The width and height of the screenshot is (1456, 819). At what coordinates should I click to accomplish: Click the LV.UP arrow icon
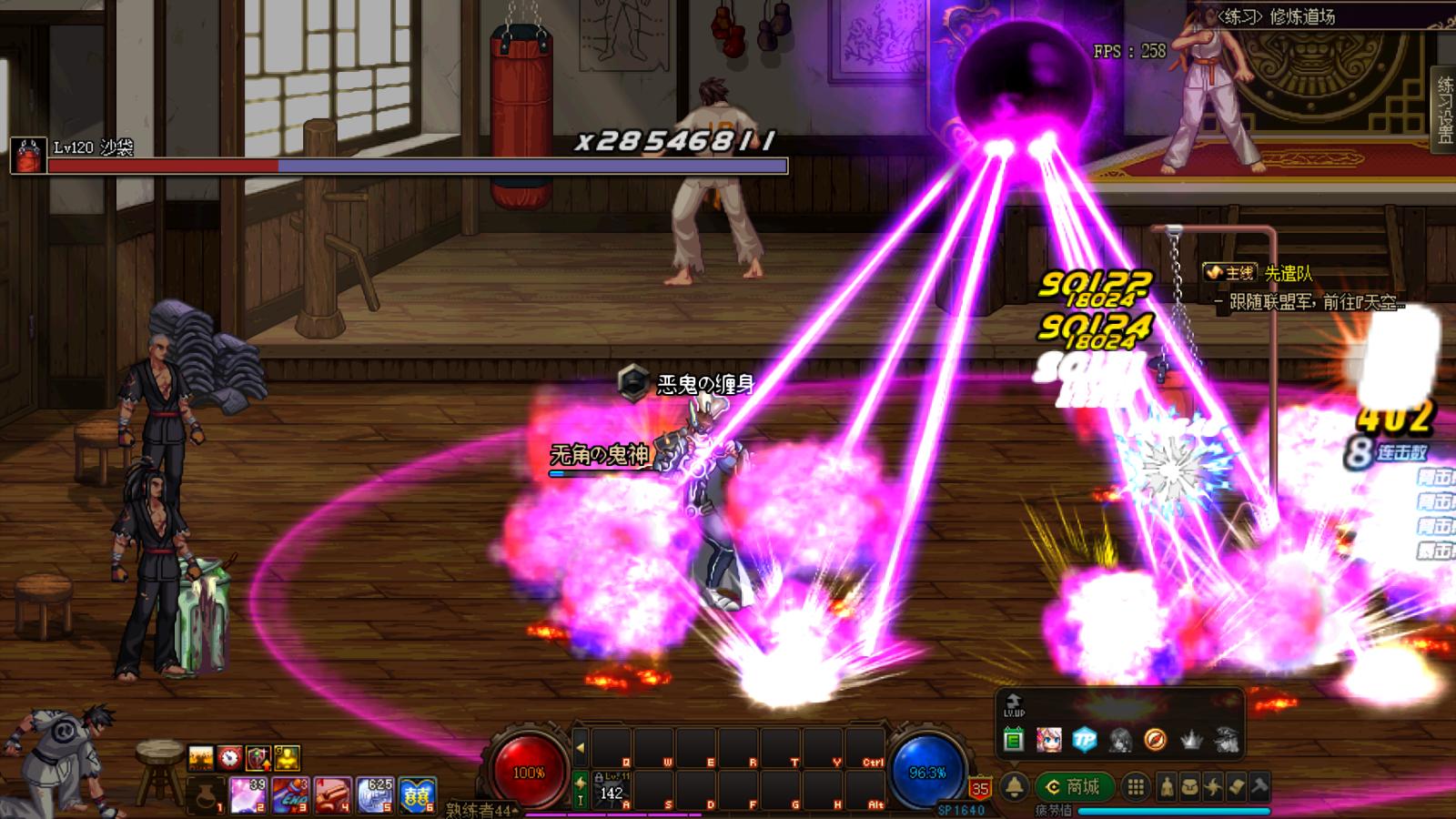[x=1014, y=706]
